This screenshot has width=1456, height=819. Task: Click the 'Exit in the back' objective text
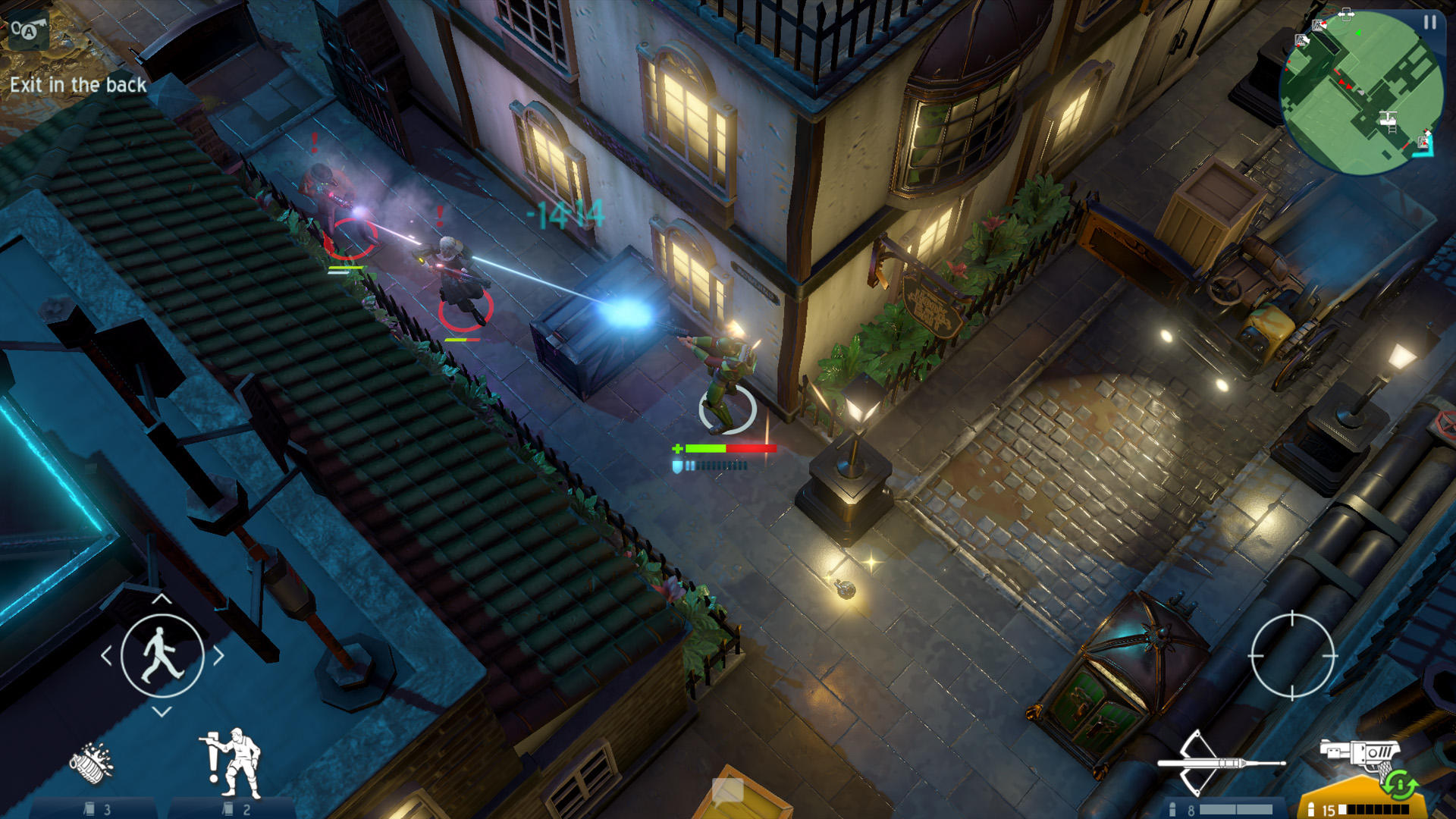point(78,86)
